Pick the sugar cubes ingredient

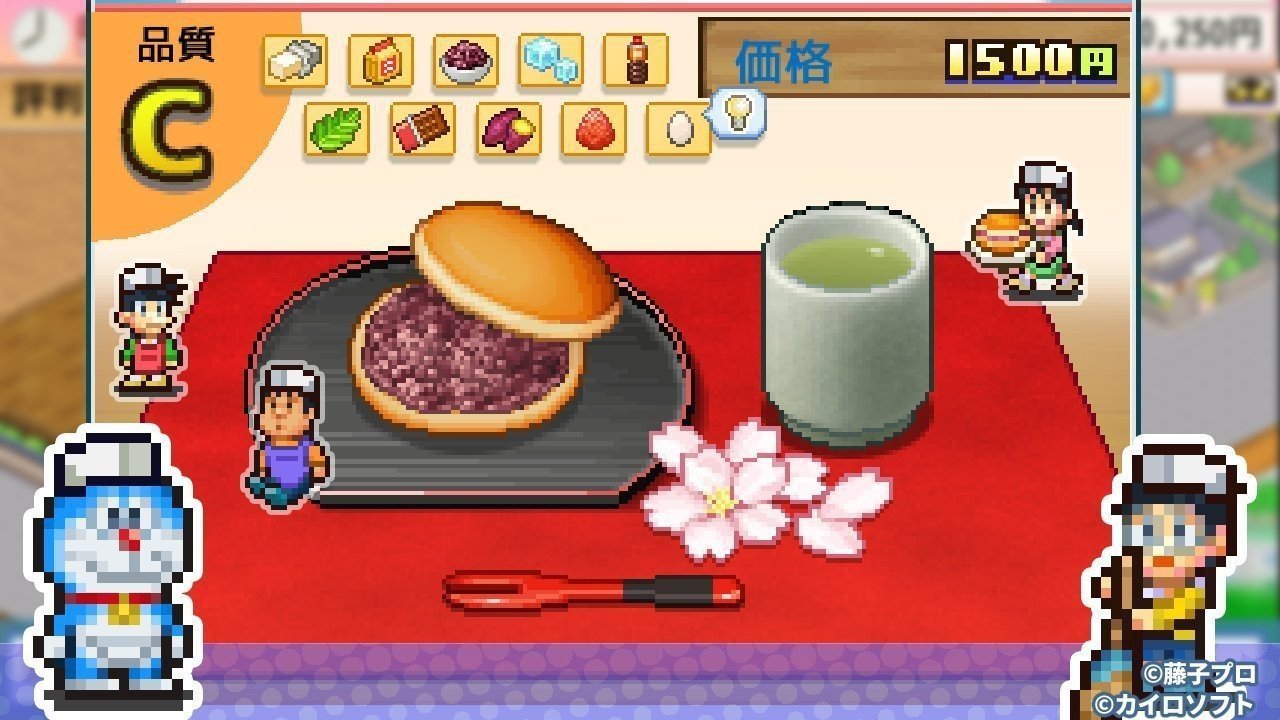pos(552,60)
